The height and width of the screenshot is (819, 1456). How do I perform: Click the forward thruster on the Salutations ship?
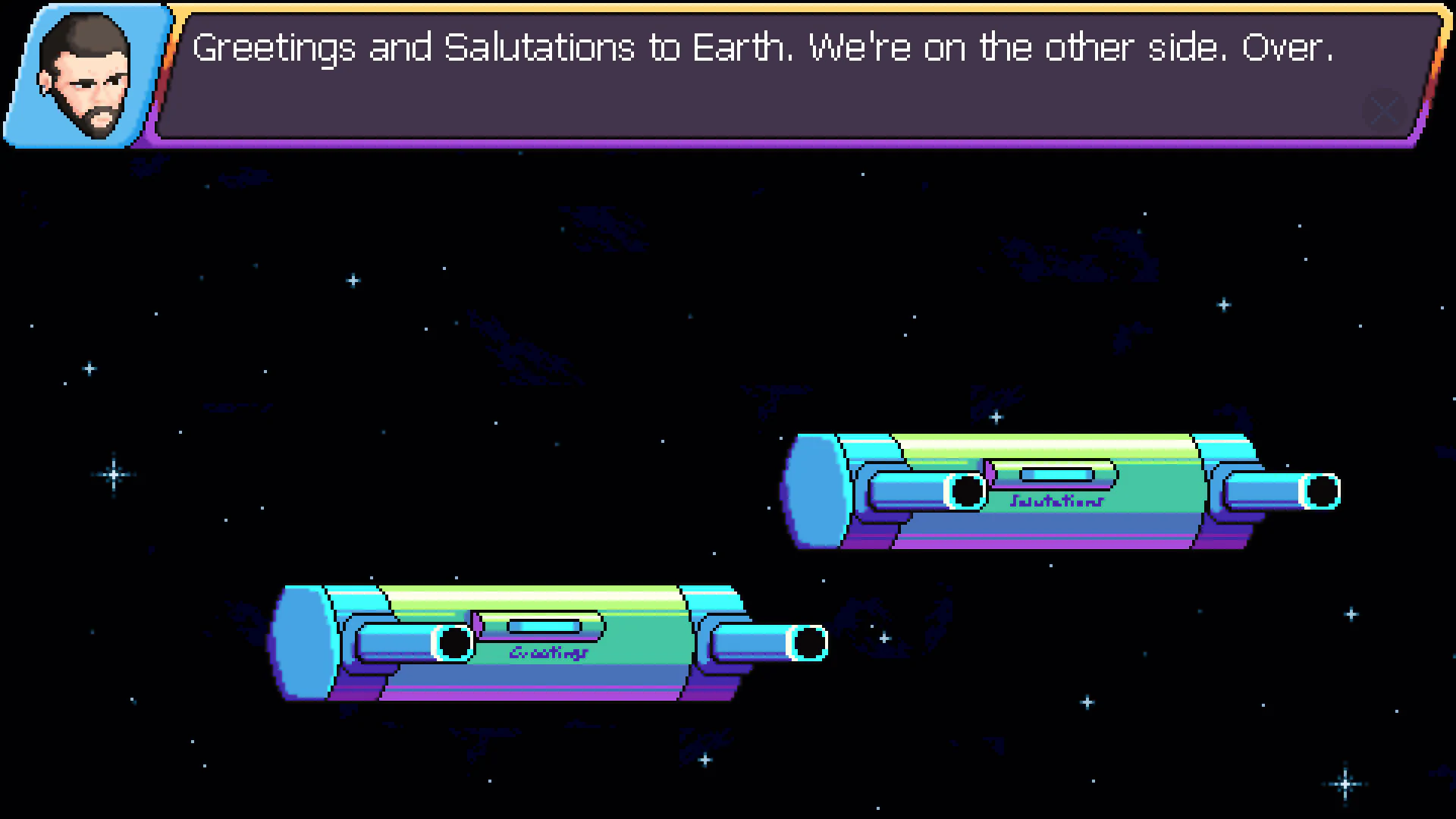[x=967, y=491]
